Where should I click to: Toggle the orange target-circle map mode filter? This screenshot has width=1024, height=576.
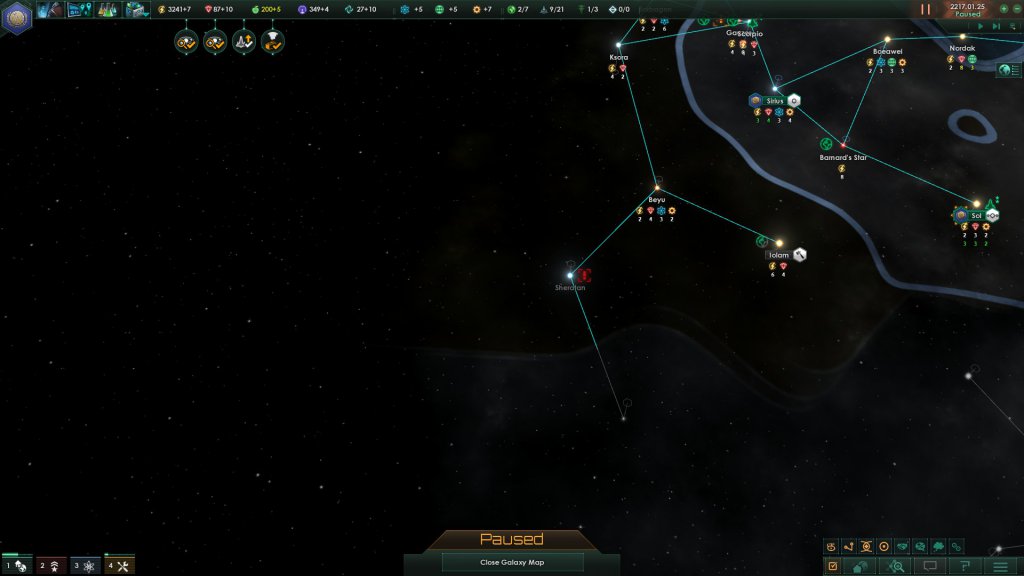883,546
